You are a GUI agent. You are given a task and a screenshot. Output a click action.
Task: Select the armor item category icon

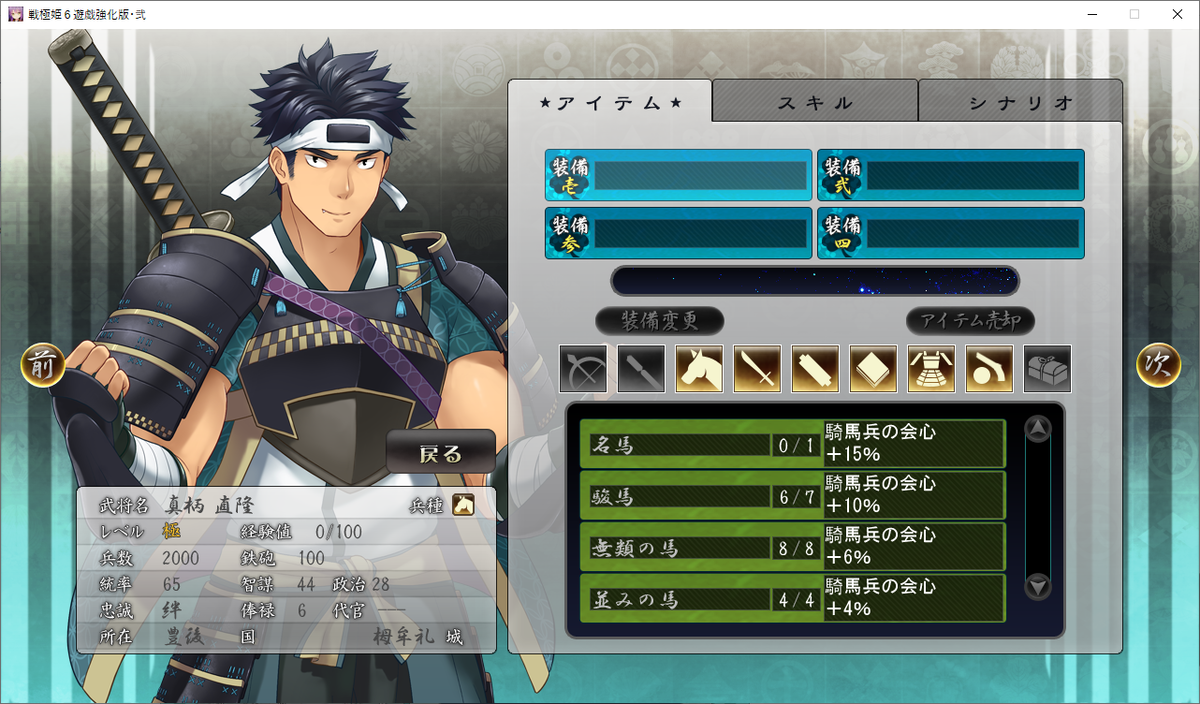tap(931, 369)
